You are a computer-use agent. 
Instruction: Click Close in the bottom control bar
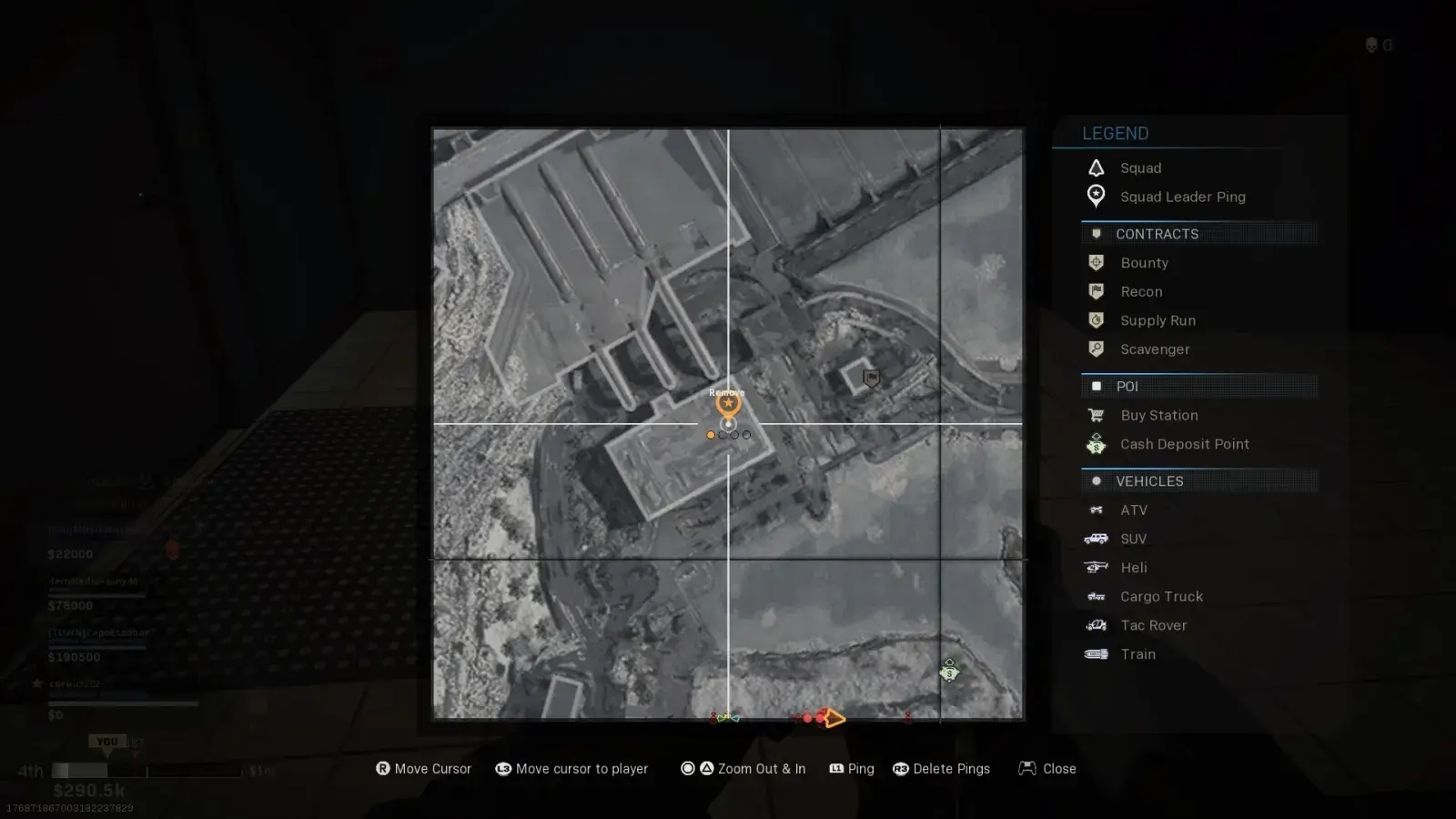click(x=1046, y=769)
